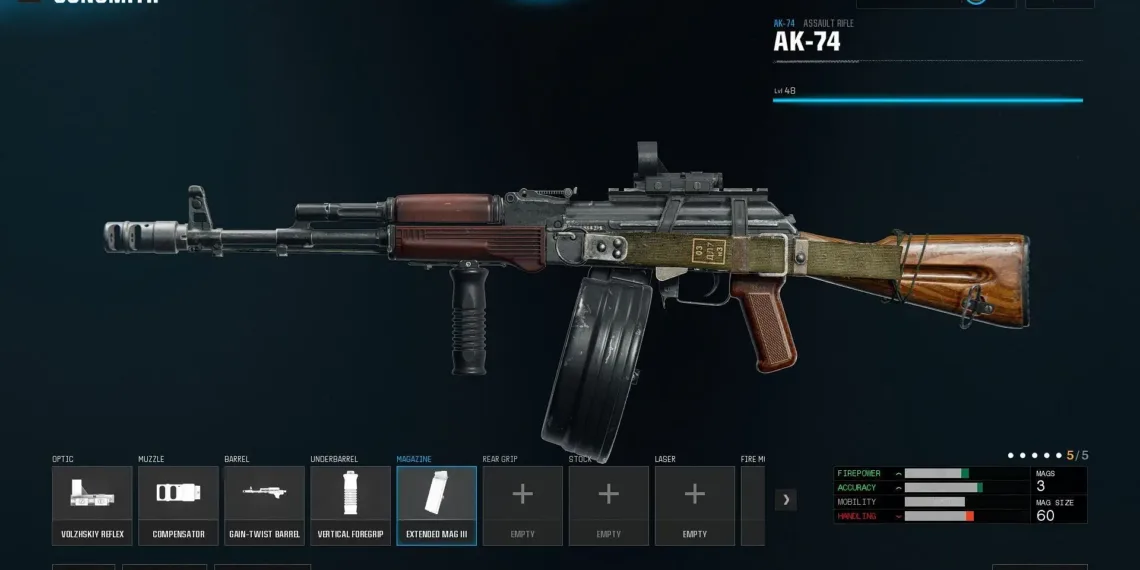The width and height of the screenshot is (1140, 570).
Task: Click the right arrow to show more attachment slots
Action: click(786, 499)
